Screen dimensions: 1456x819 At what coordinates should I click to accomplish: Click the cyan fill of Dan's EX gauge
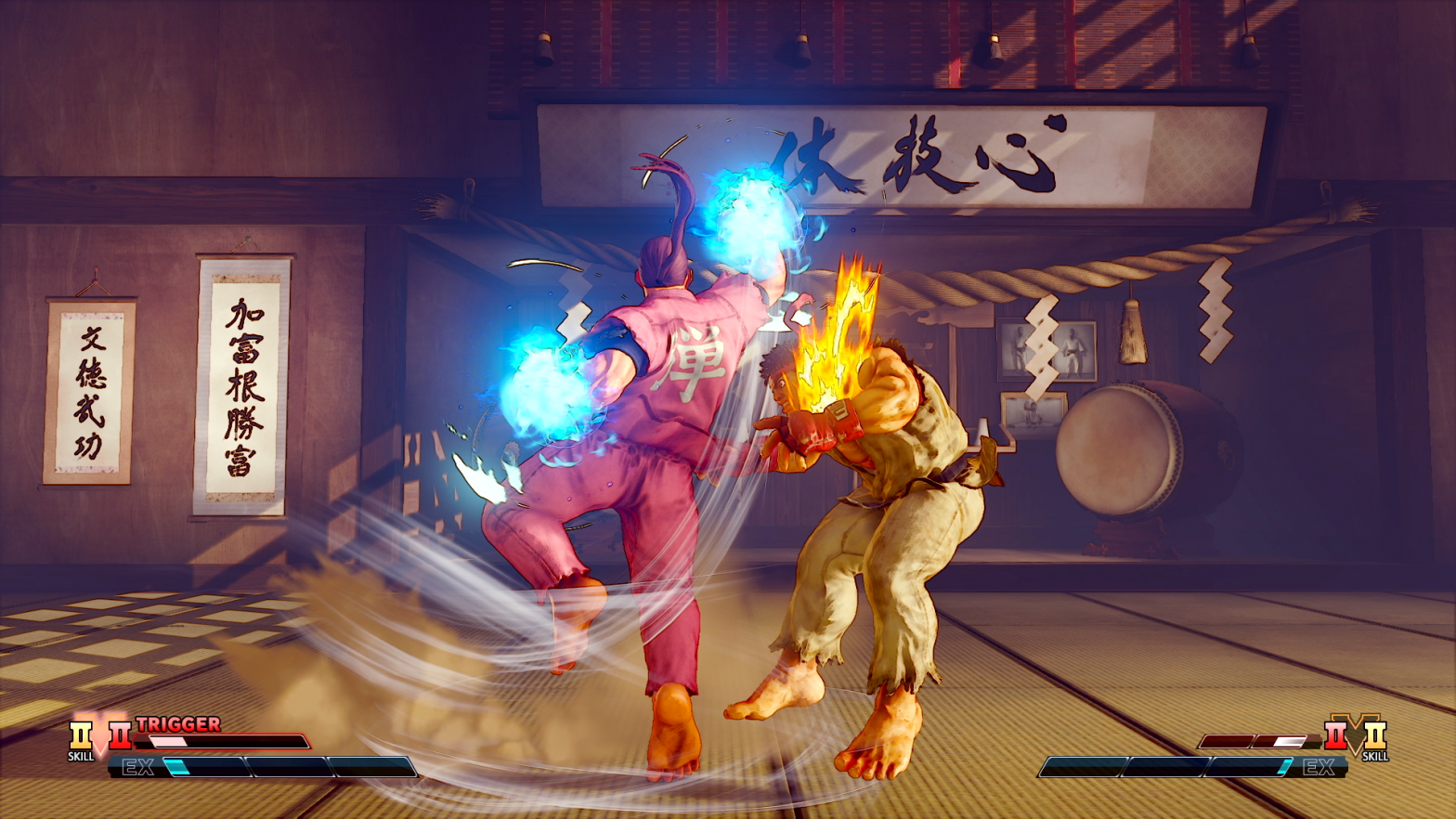(178, 765)
